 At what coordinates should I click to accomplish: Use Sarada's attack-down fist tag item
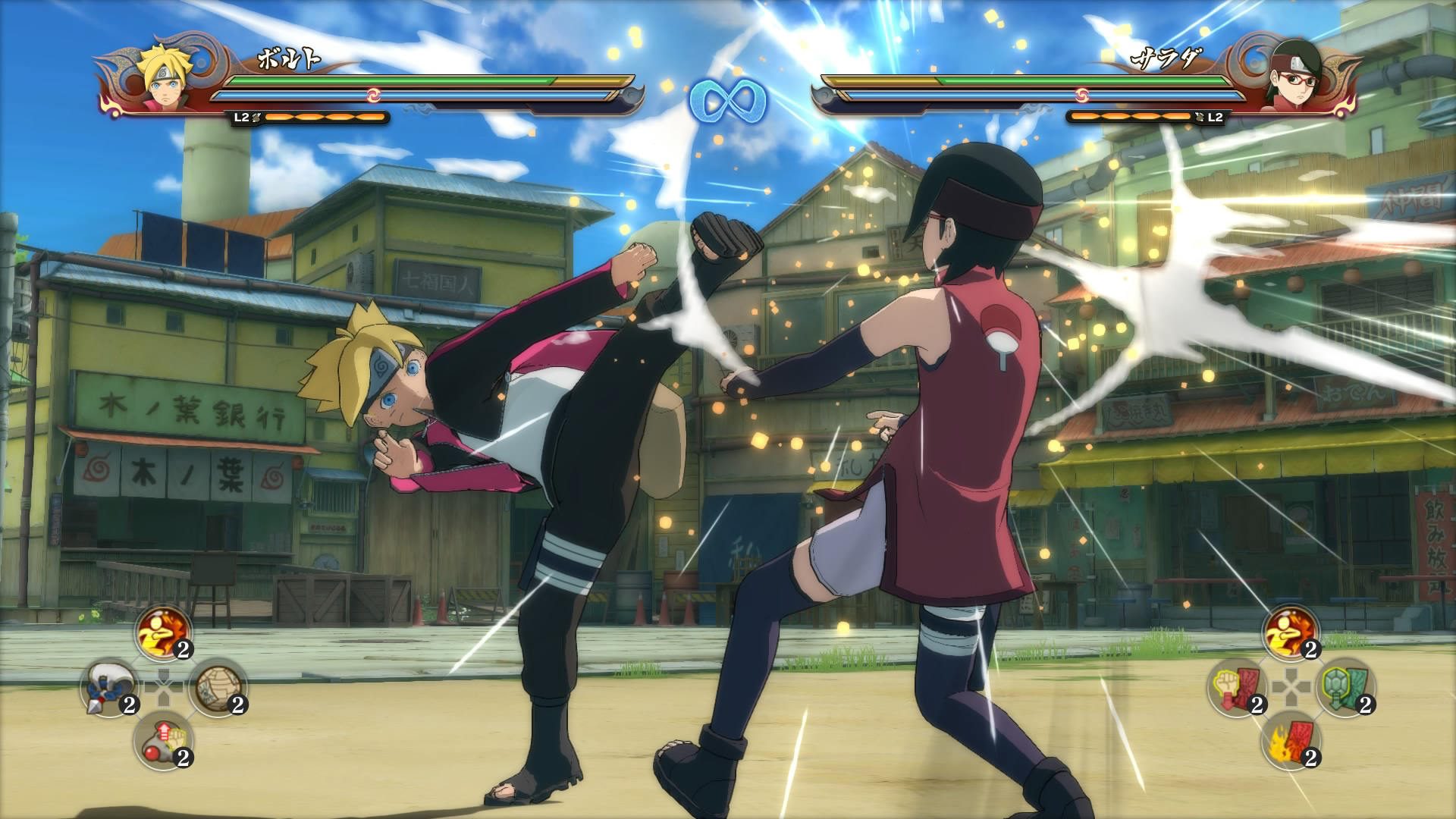[x=1236, y=687]
